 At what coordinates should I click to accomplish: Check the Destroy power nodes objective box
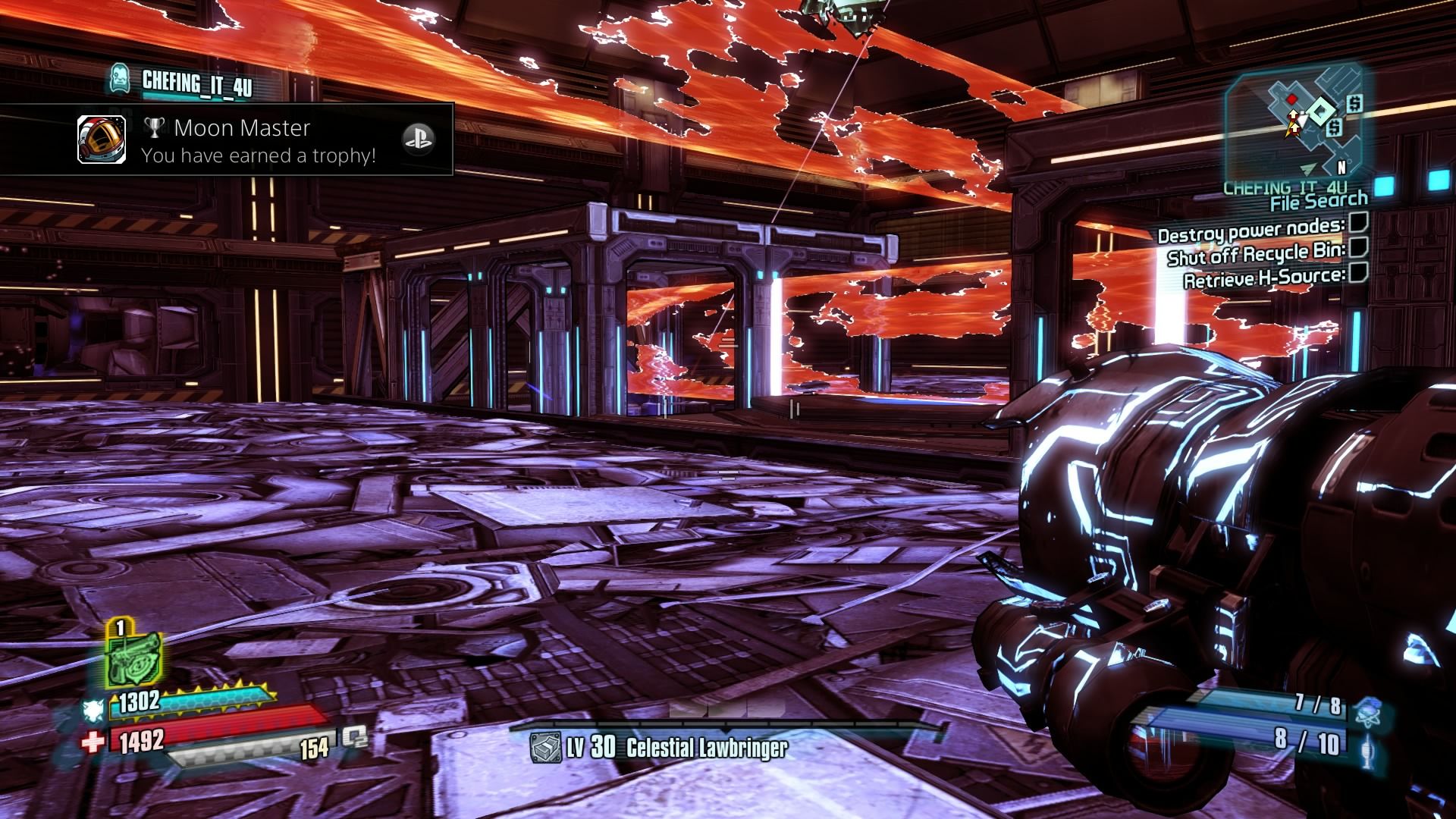1358,223
